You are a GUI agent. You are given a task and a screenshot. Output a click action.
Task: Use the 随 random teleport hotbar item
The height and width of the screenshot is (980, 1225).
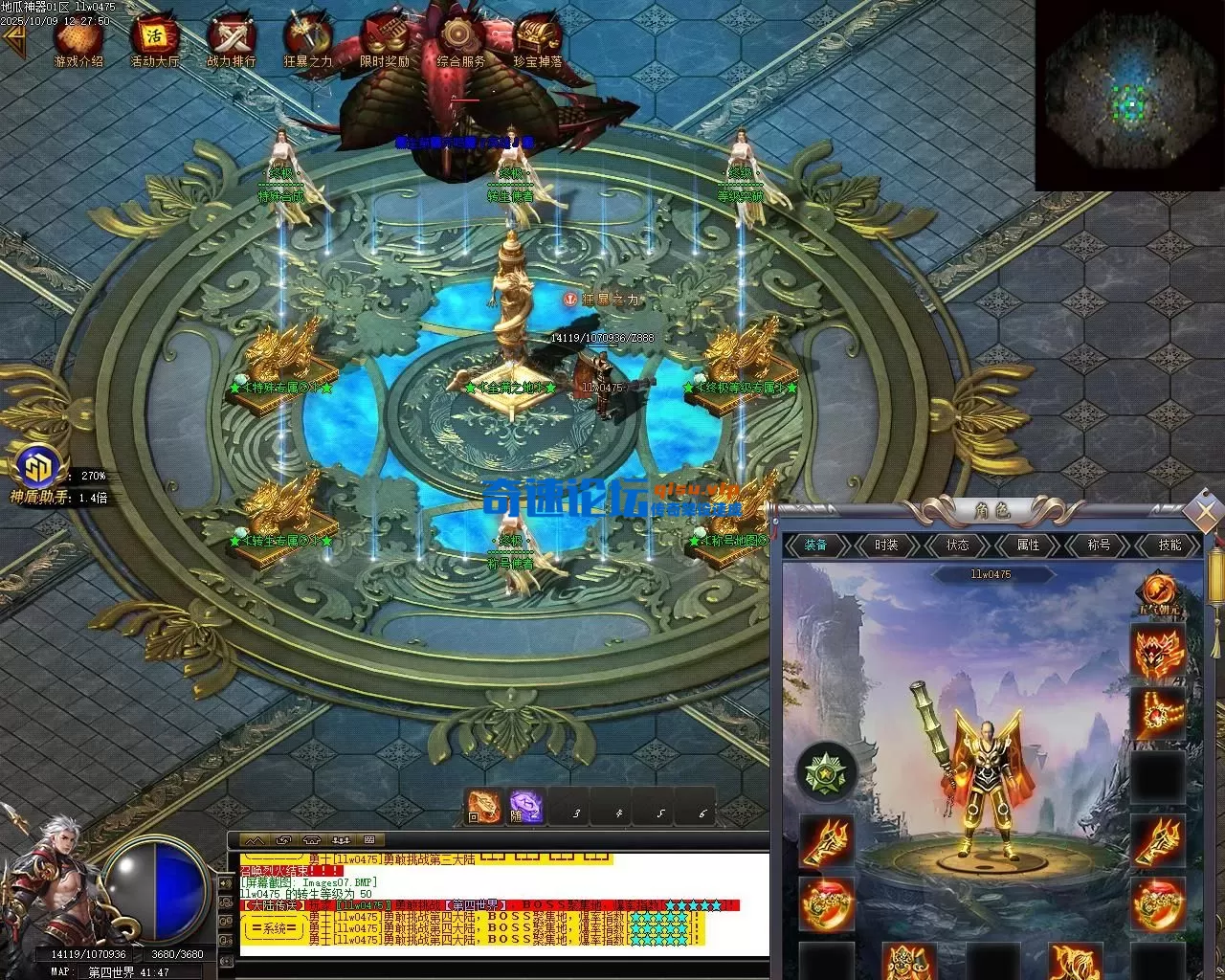[526, 807]
